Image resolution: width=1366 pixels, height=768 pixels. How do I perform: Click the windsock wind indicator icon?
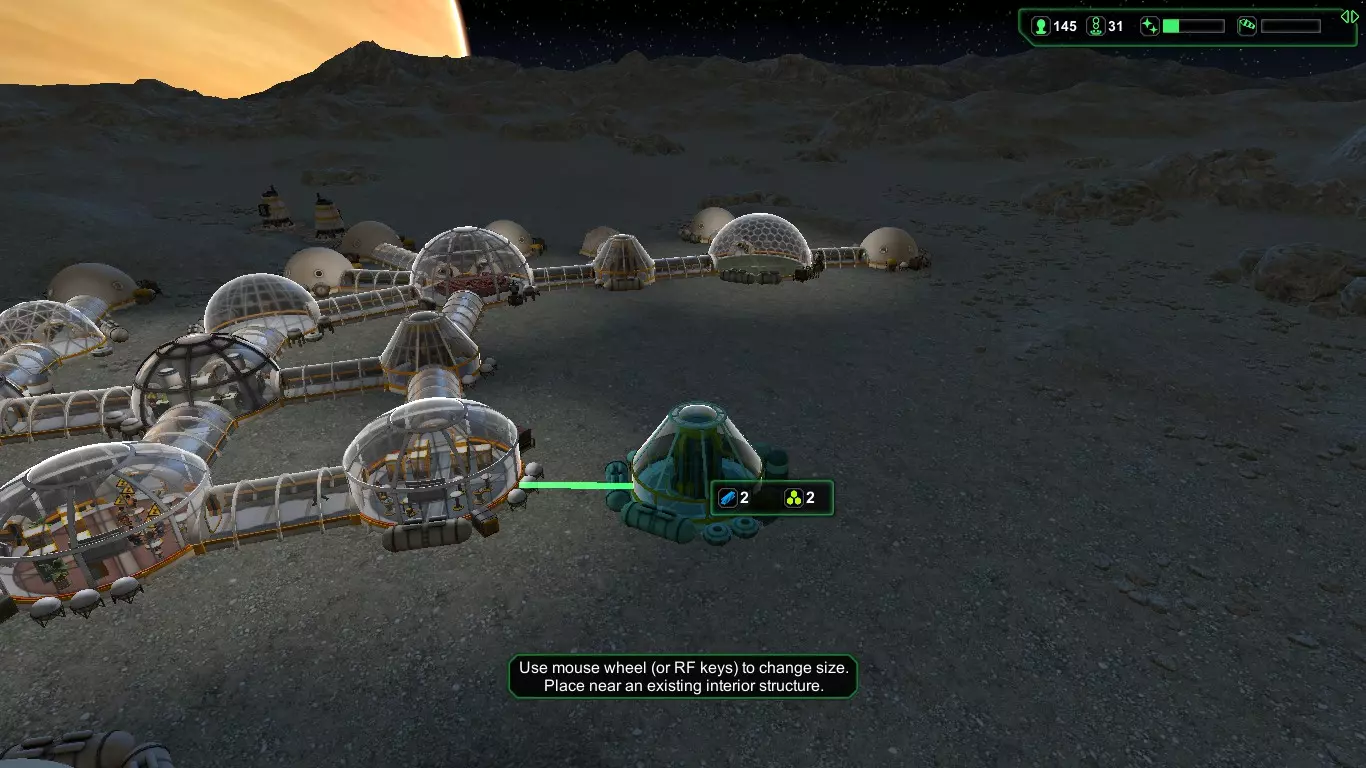(x=1247, y=27)
